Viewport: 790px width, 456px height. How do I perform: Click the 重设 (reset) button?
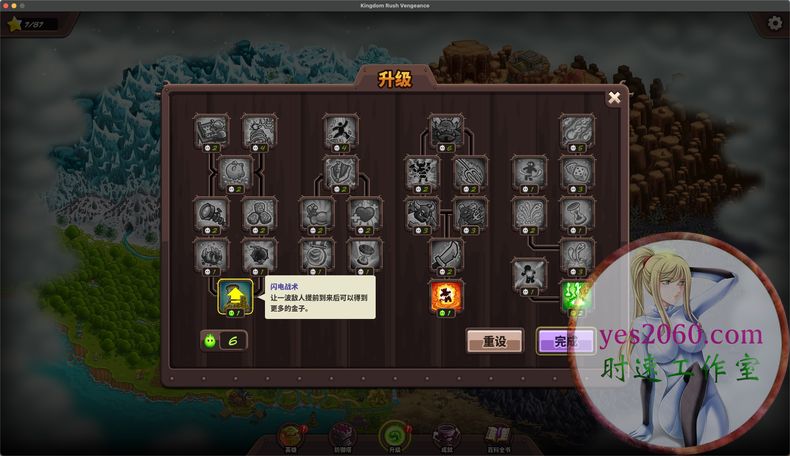point(494,341)
